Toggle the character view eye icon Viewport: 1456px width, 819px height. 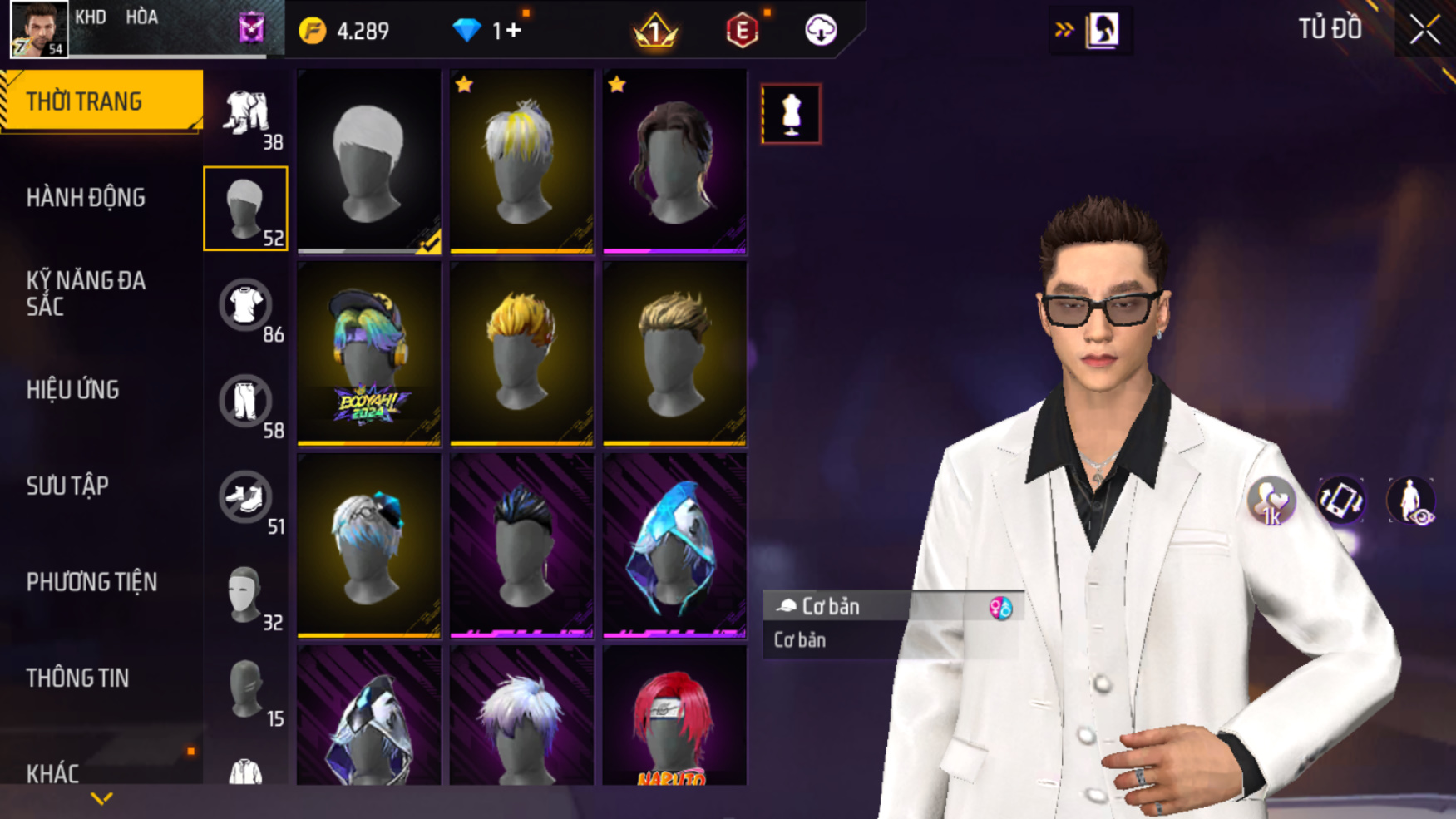[x=1411, y=501]
